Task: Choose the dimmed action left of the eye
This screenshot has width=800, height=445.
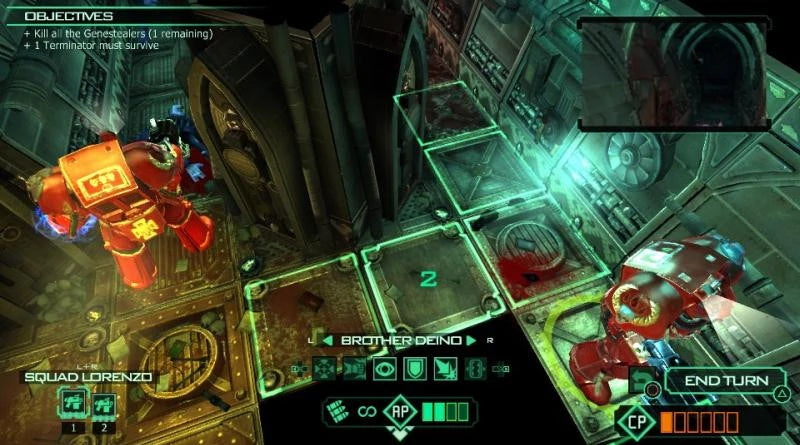Action: tap(356, 369)
